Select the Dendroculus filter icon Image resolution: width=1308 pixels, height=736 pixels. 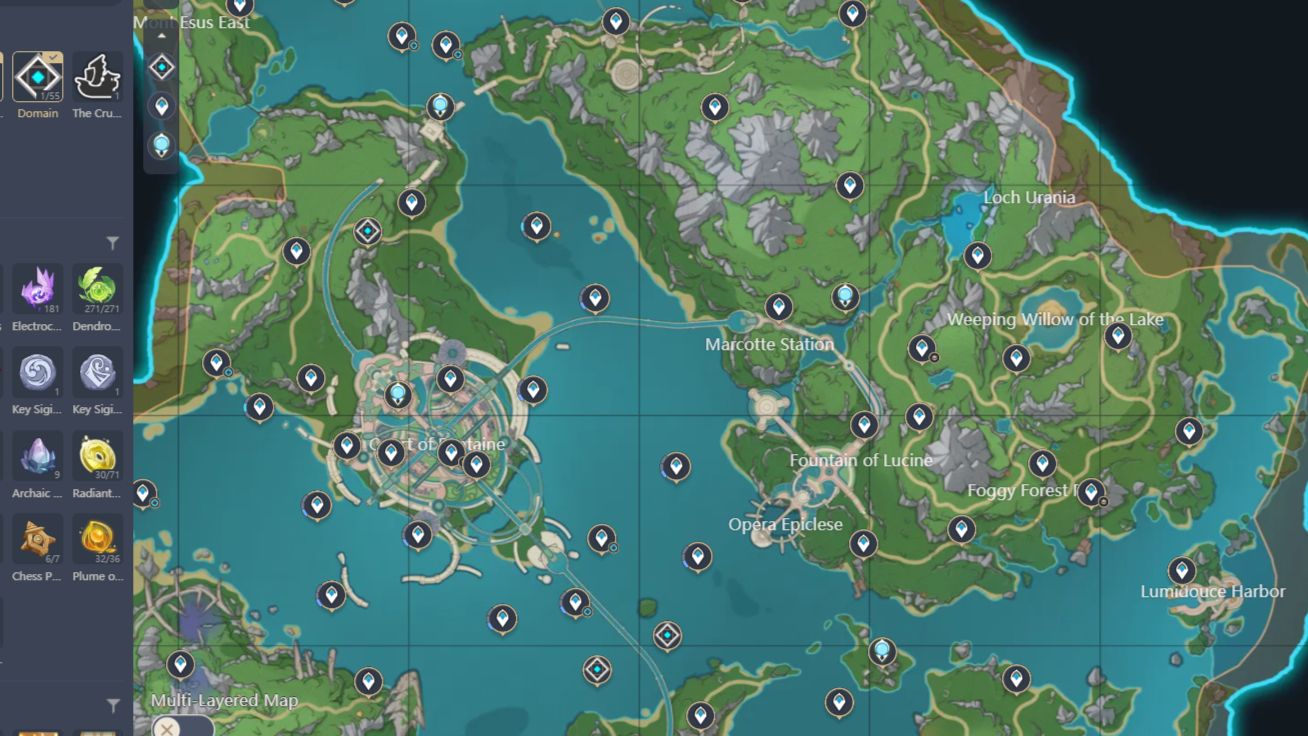point(97,287)
